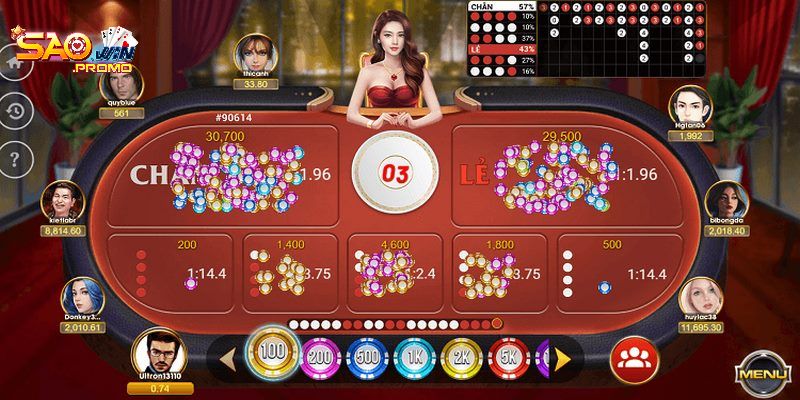Viewport: 800px width, 400px height.
Task: Open the question mark help icon
Action: click(x=14, y=157)
